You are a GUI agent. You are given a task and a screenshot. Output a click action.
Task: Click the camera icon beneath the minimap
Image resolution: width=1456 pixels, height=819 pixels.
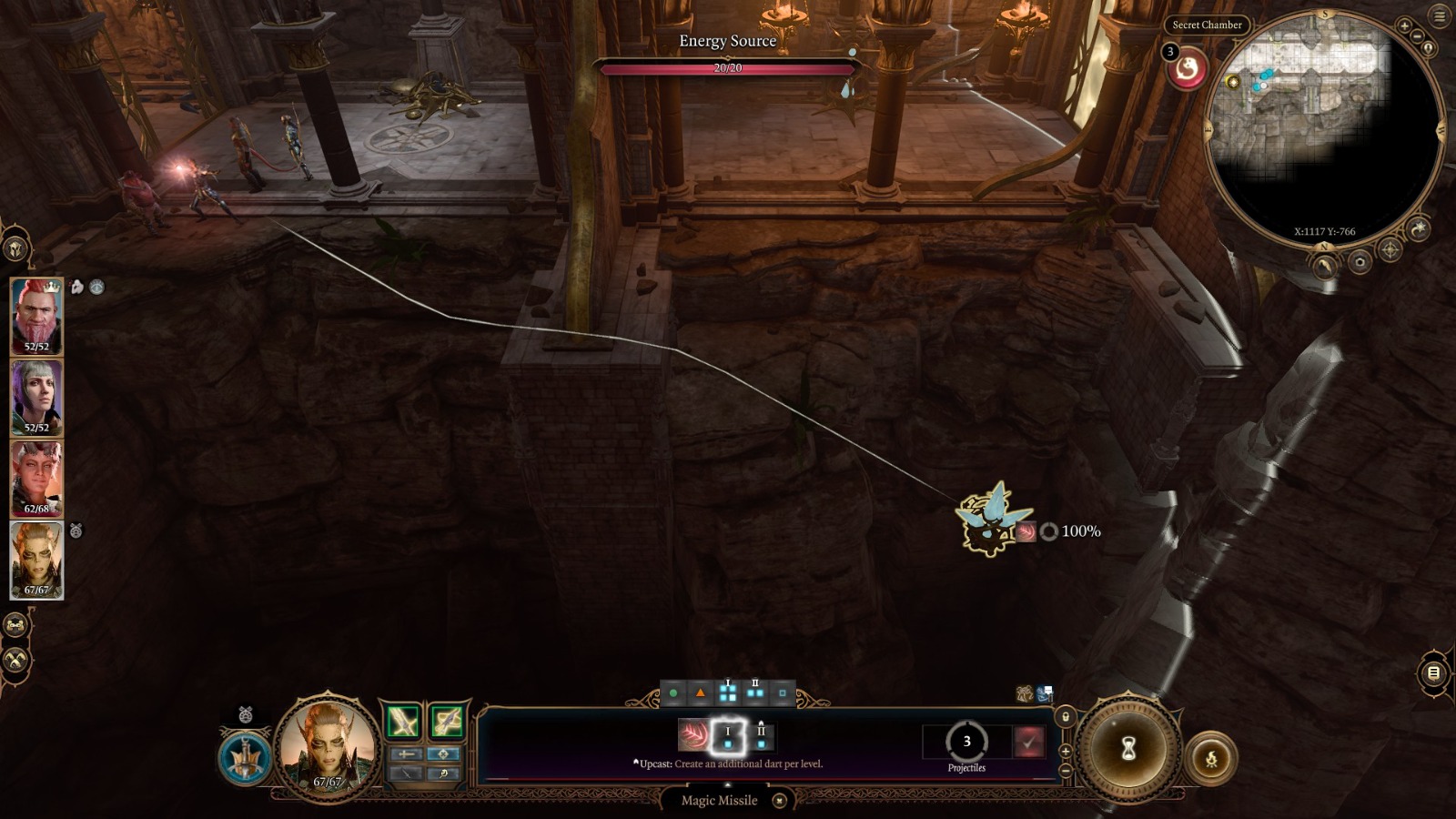tap(1360, 263)
